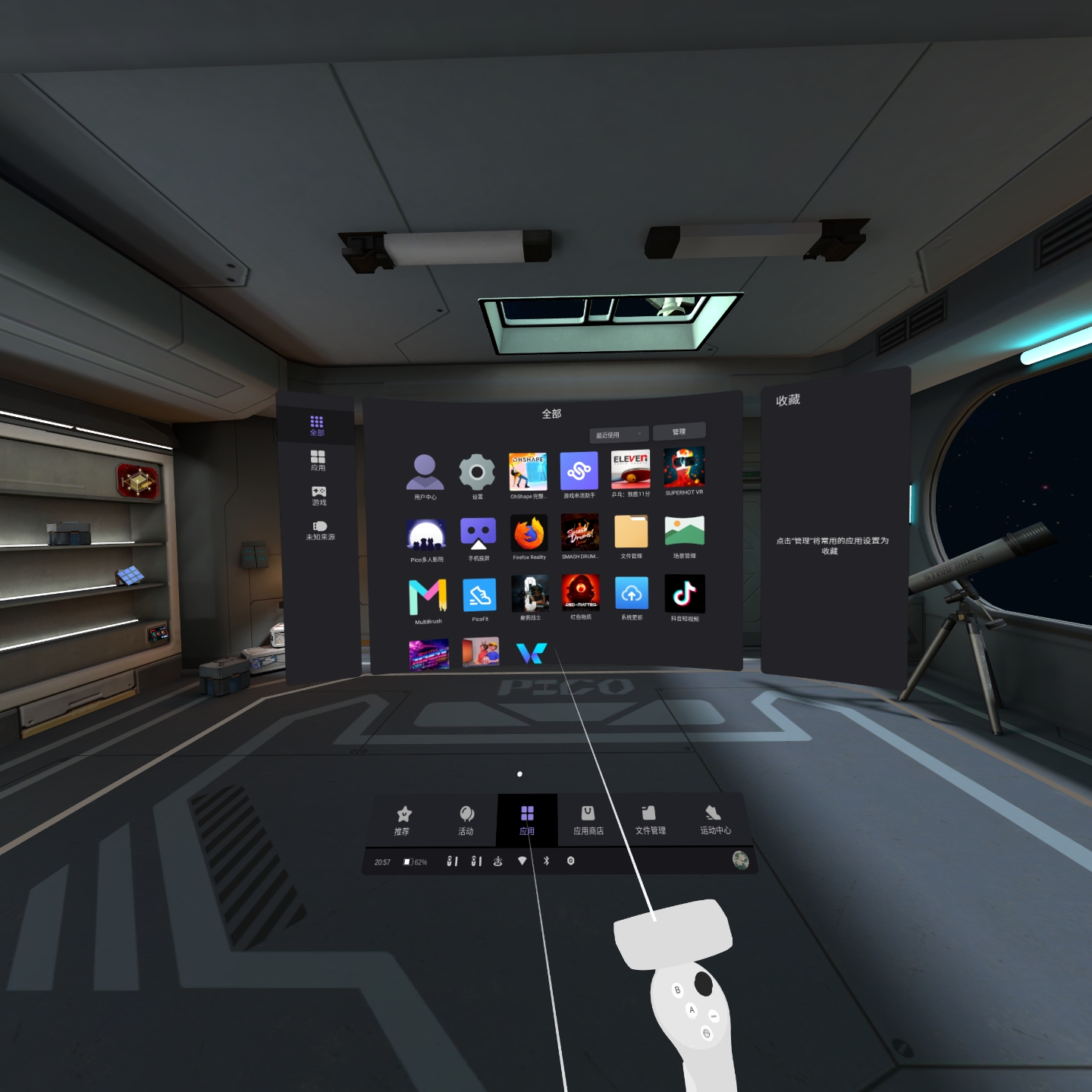Open 抖音短视频 (TikTok) app
1092x1092 pixels.
685,594
